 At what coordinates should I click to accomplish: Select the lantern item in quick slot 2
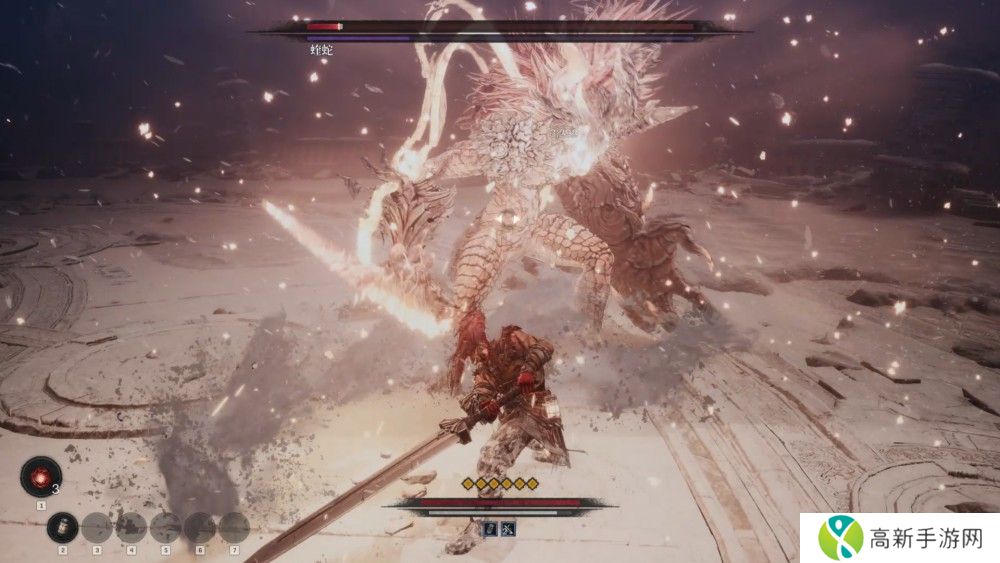62,526
